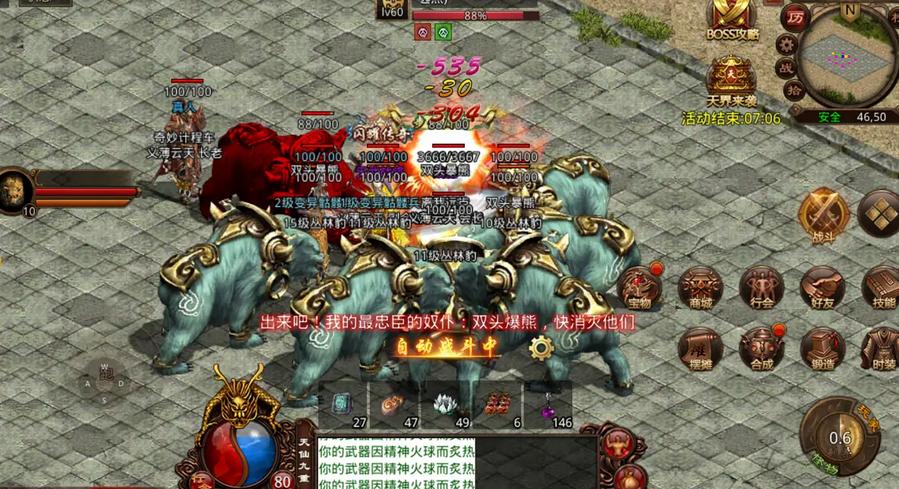Image resolution: width=899 pixels, height=489 pixels.
Task: Open the 技能 skills book
Action: pyautogui.click(x=880, y=287)
